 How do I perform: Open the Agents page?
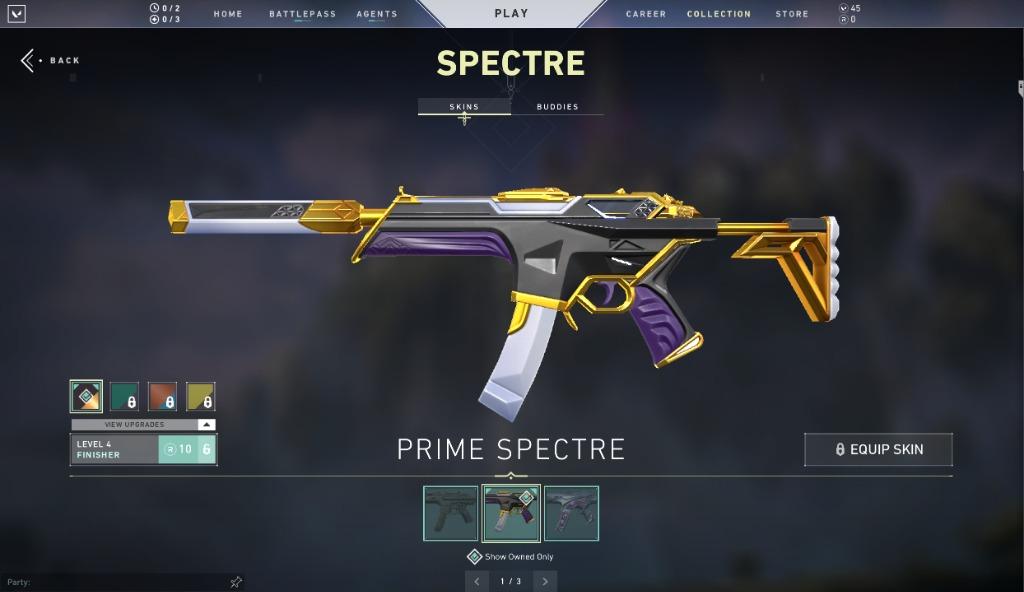pos(377,14)
